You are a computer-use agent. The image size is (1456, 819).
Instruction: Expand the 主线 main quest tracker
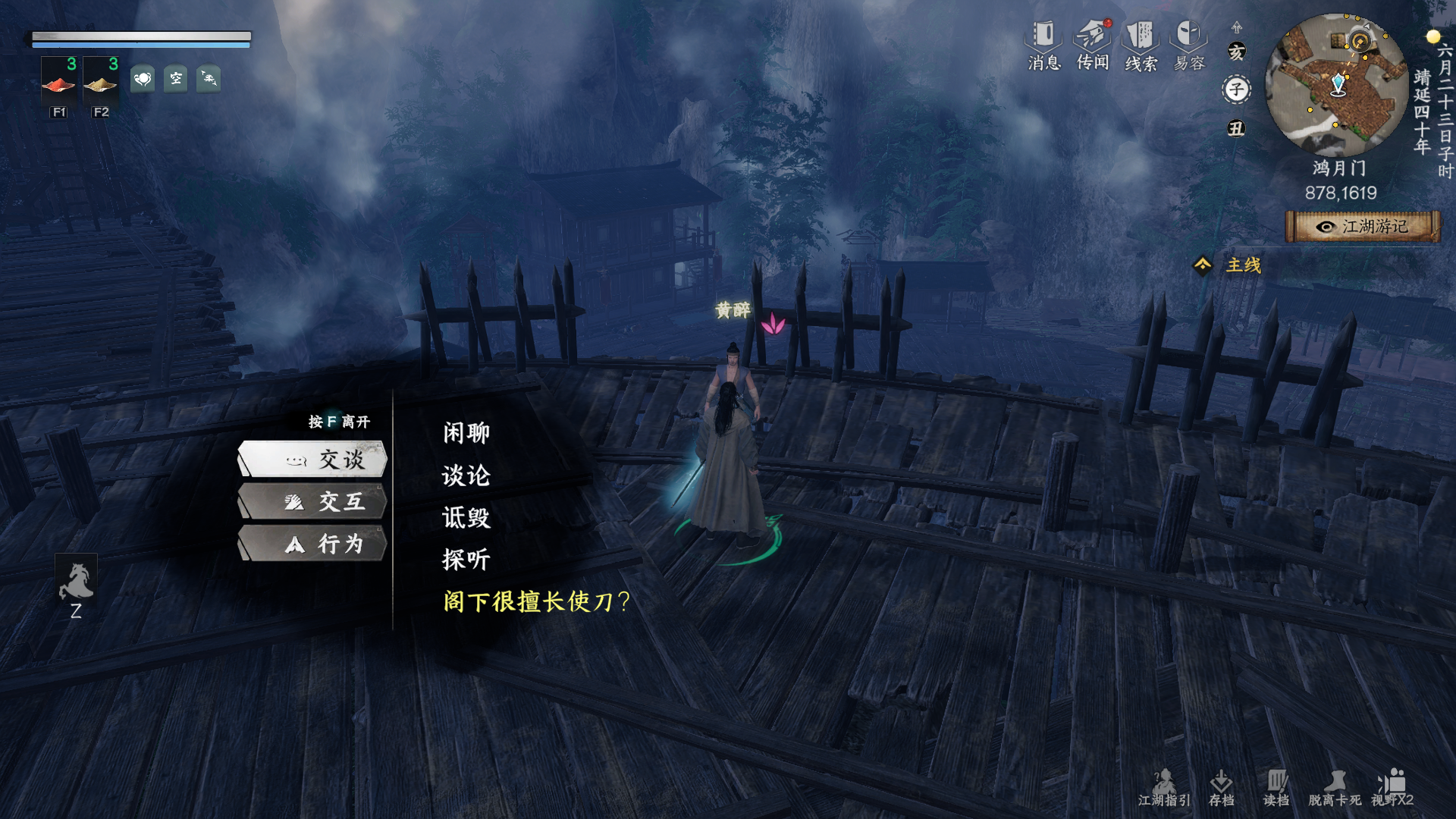[1241, 265]
